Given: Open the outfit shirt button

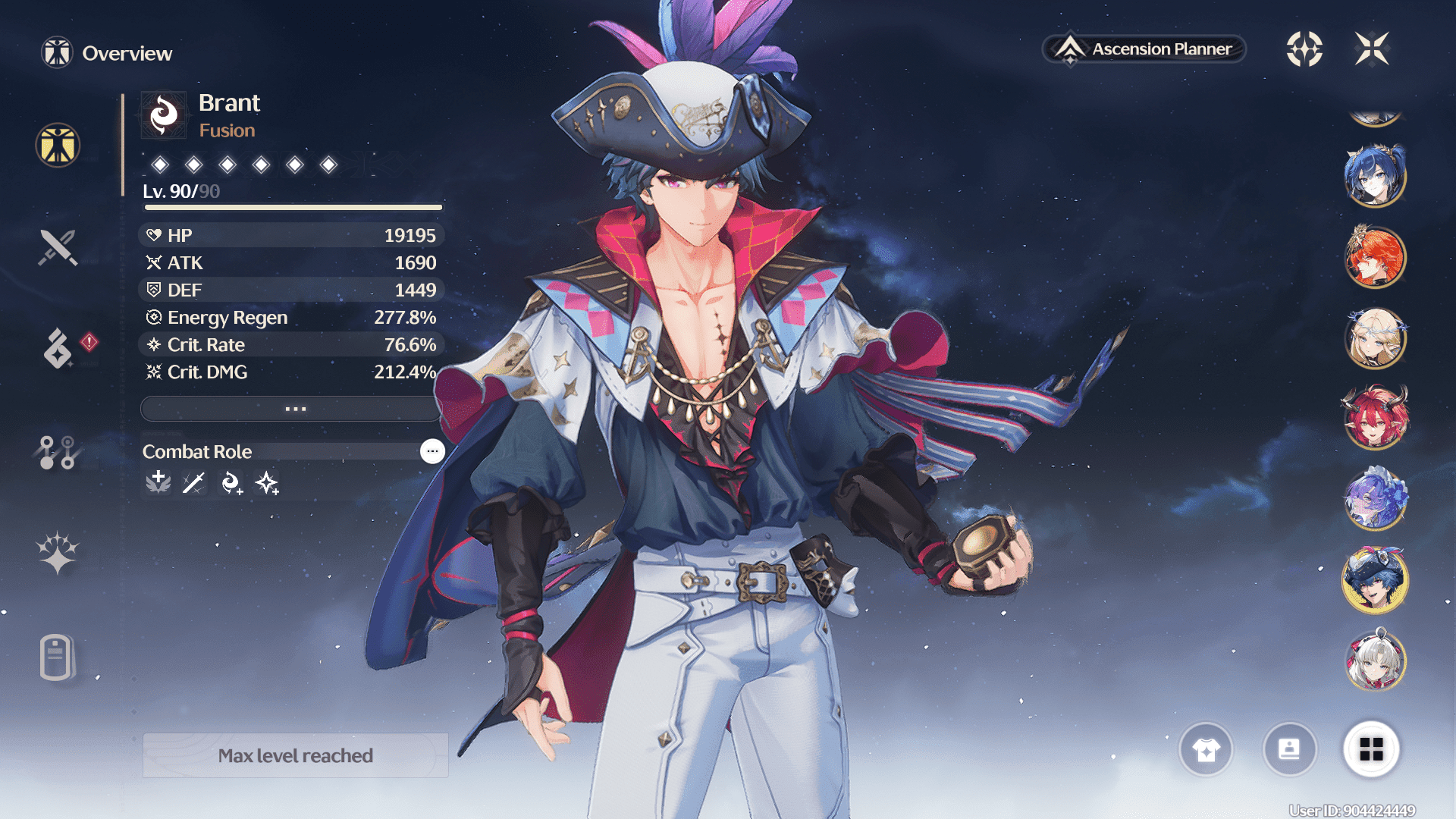Looking at the screenshot, I should 1206,750.
